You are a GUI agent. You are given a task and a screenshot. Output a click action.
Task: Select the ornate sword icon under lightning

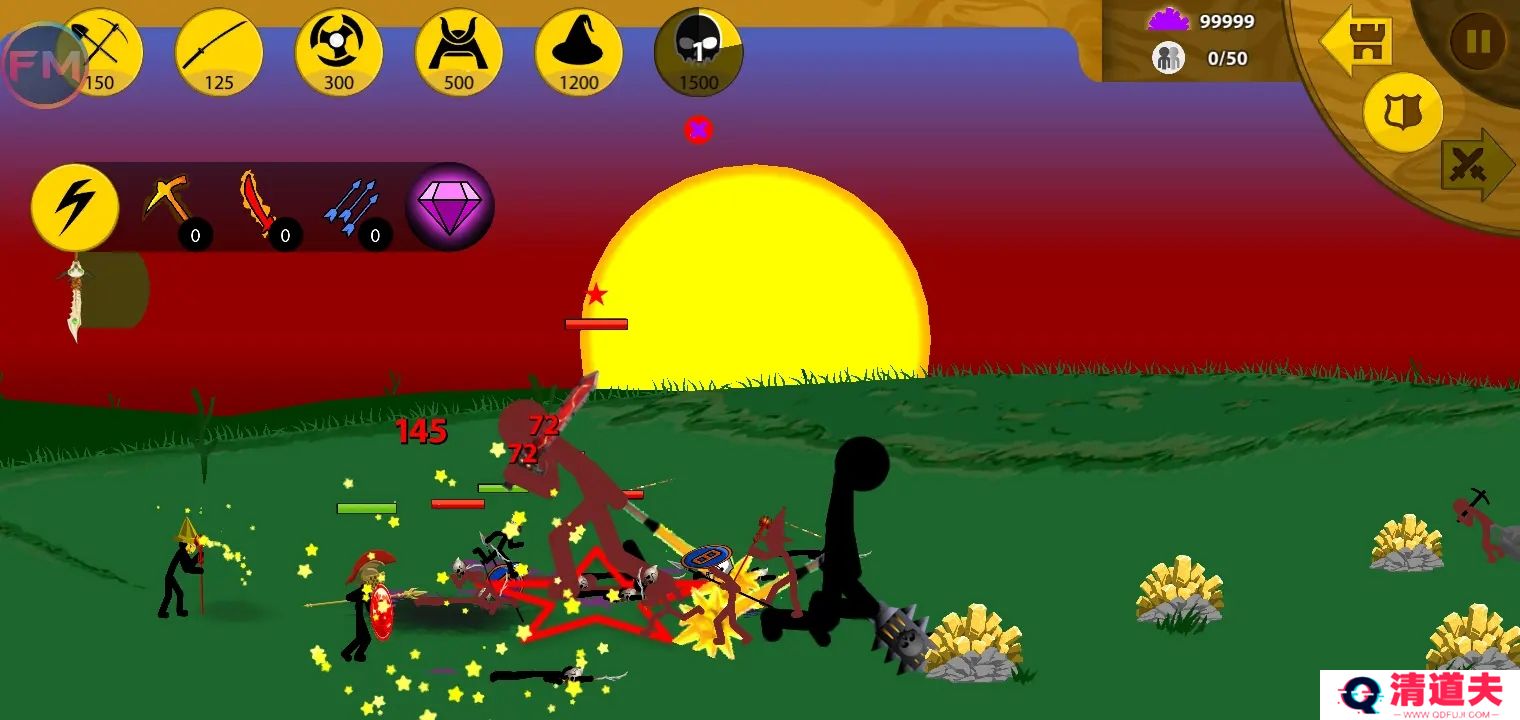click(75, 298)
